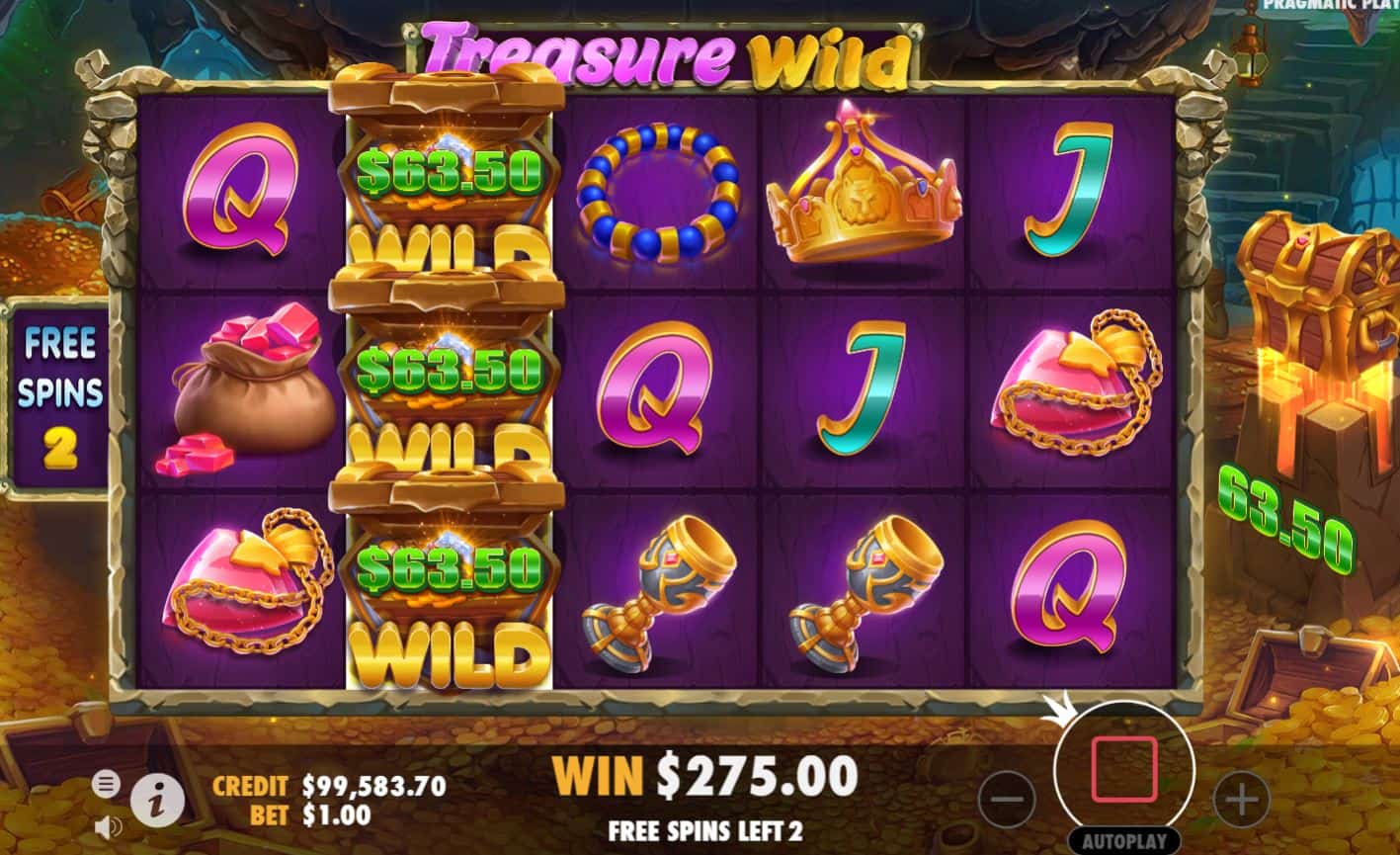Click the CREDIT balance display
The image size is (1400, 855).
pos(329,784)
